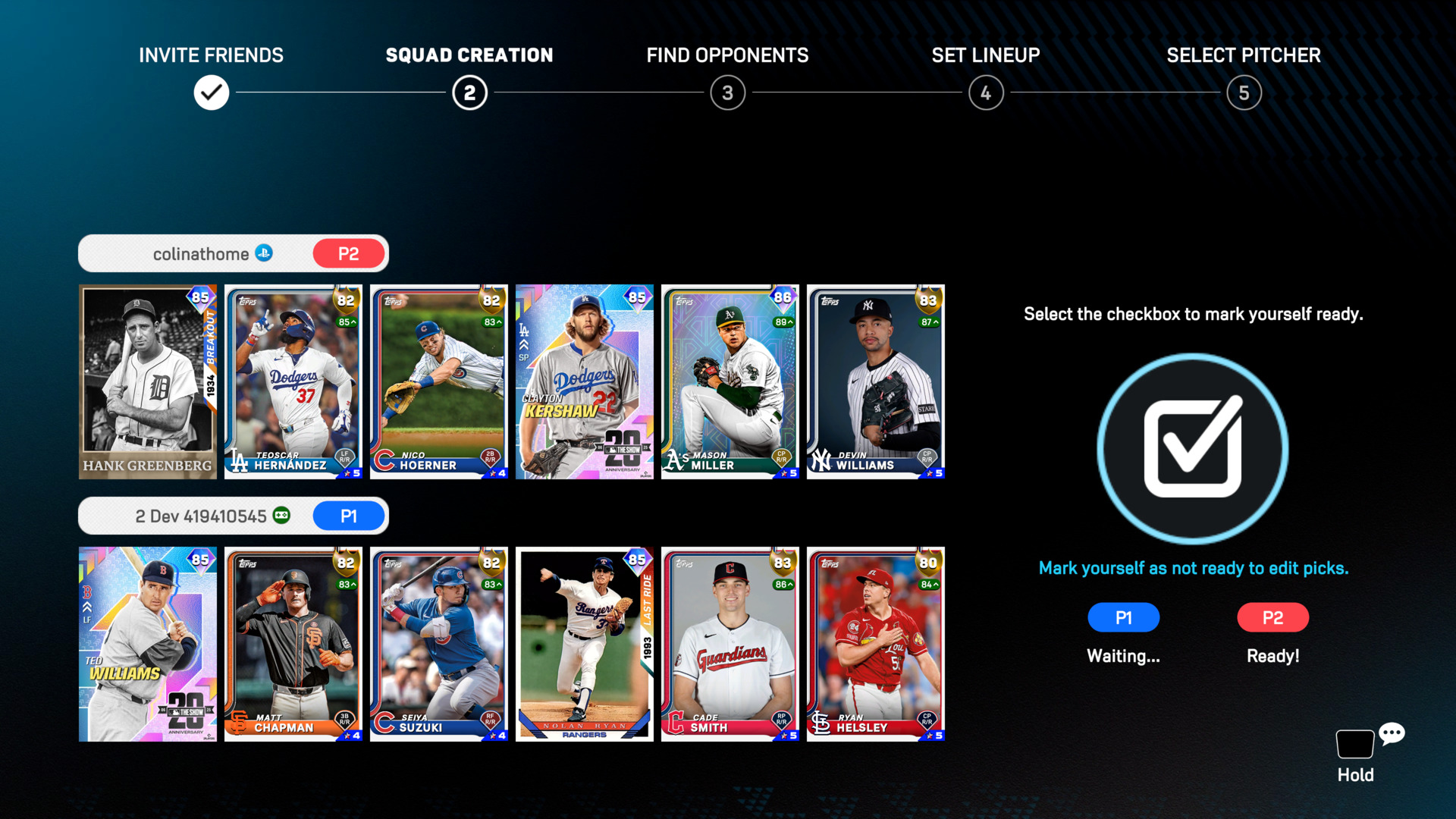Open the chat bubble icon

pyautogui.click(x=1391, y=733)
